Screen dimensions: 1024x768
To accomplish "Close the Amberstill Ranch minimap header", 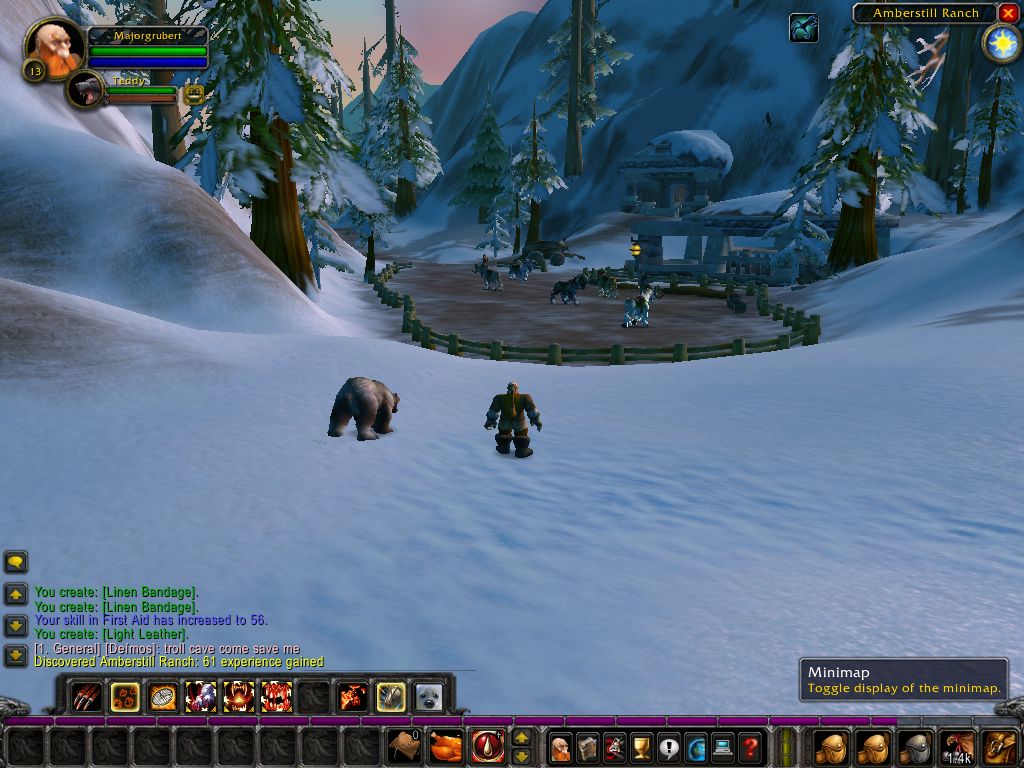I will point(1008,13).
